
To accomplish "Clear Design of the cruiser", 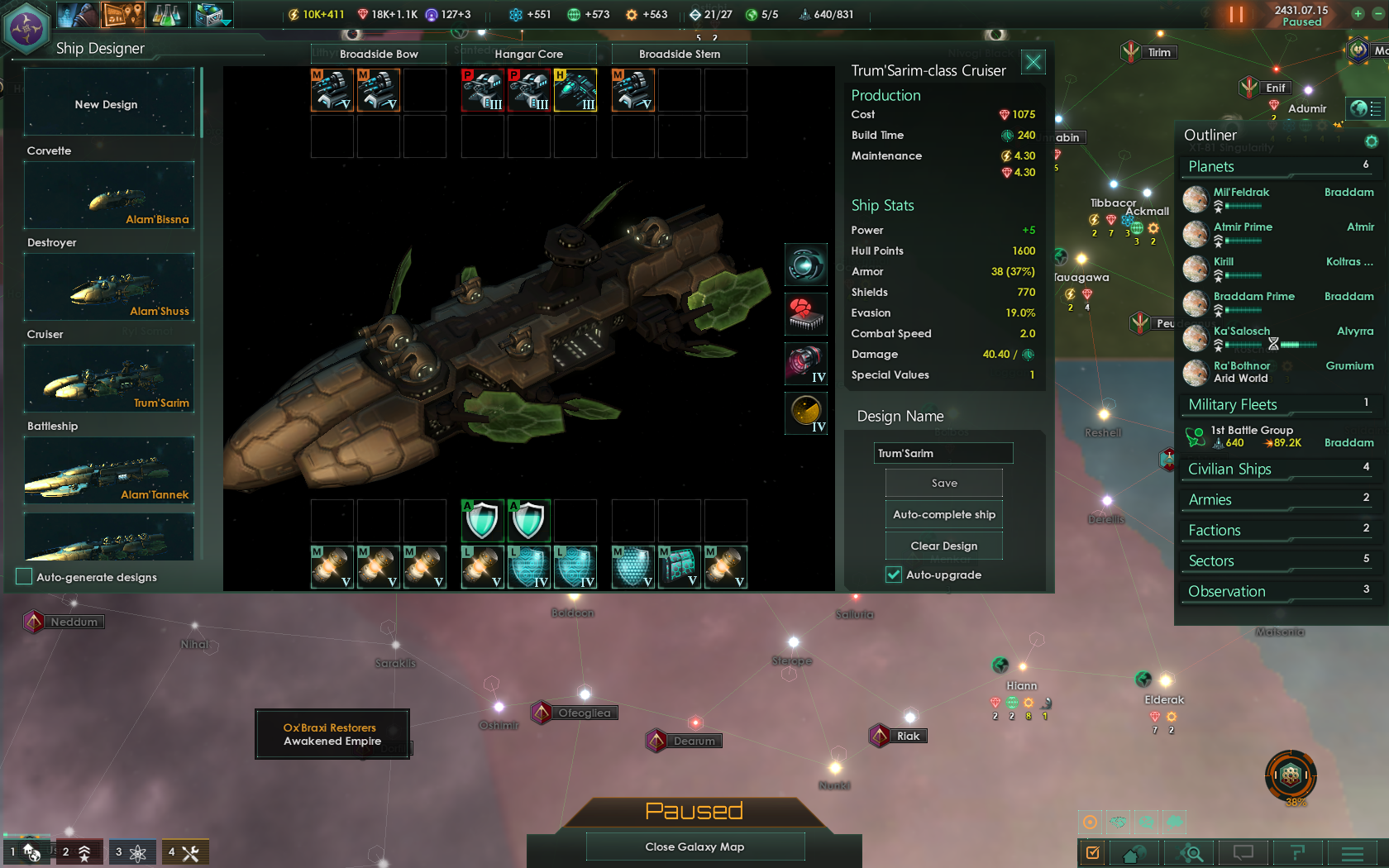I will pyautogui.click(x=943, y=546).
